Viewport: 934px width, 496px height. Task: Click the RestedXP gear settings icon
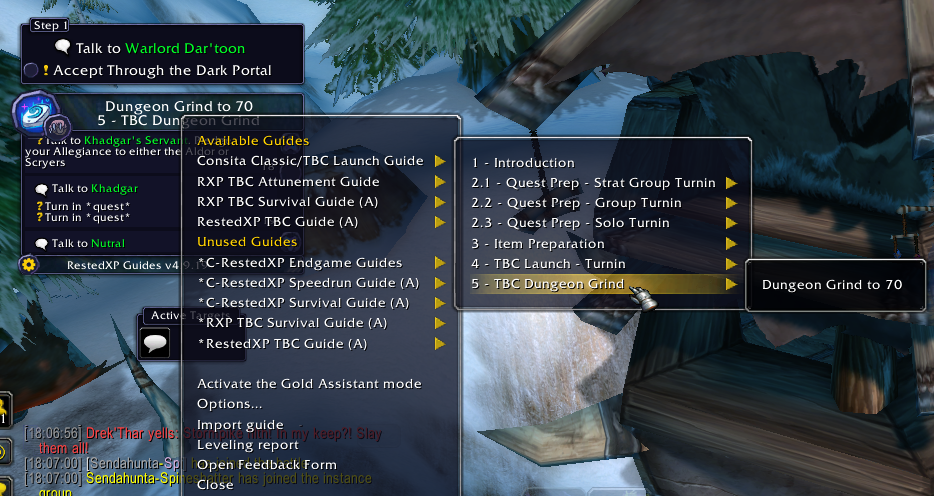(28, 265)
